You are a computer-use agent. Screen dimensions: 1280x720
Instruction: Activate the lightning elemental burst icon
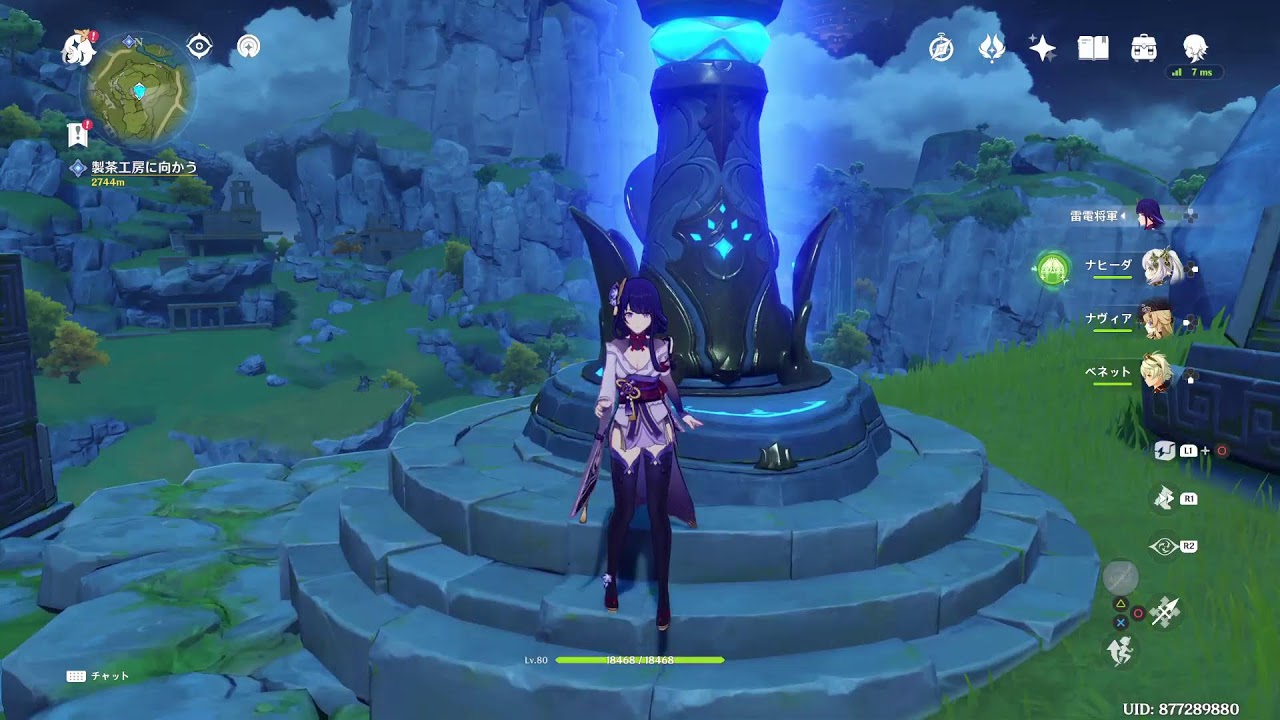(x=1163, y=498)
